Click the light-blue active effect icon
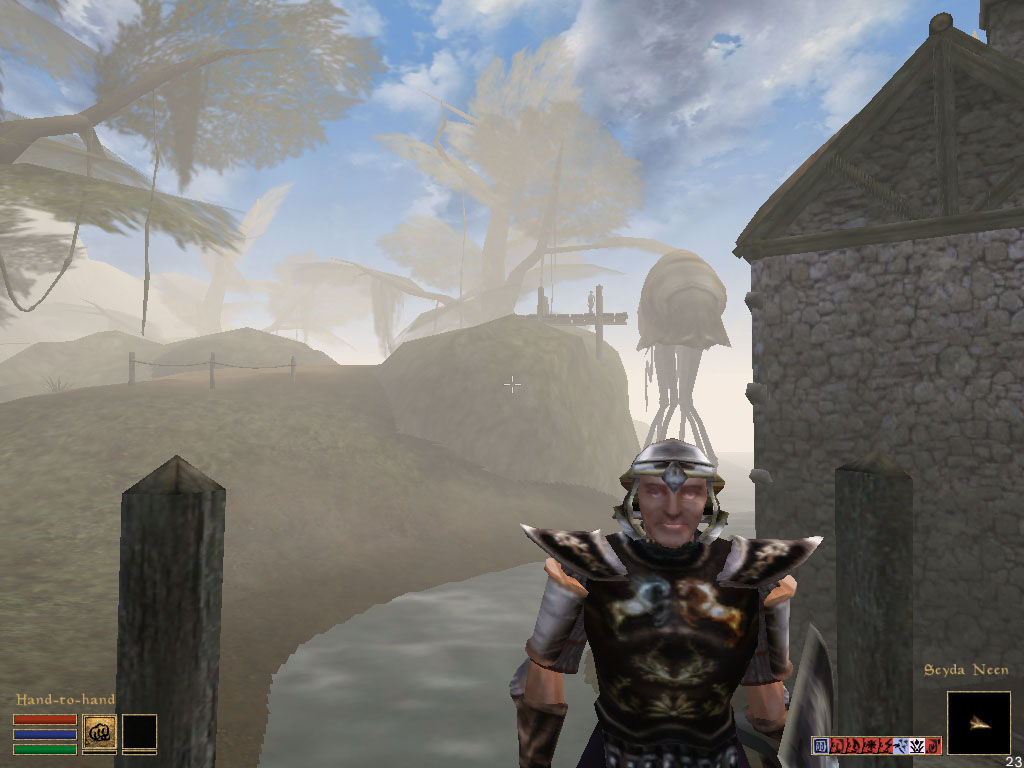Viewport: 1024px width, 768px height. (901, 746)
